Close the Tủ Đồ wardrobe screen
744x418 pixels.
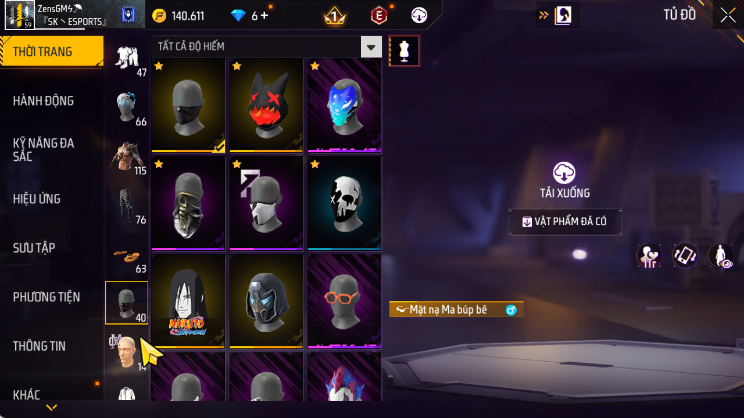click(727, 15)
